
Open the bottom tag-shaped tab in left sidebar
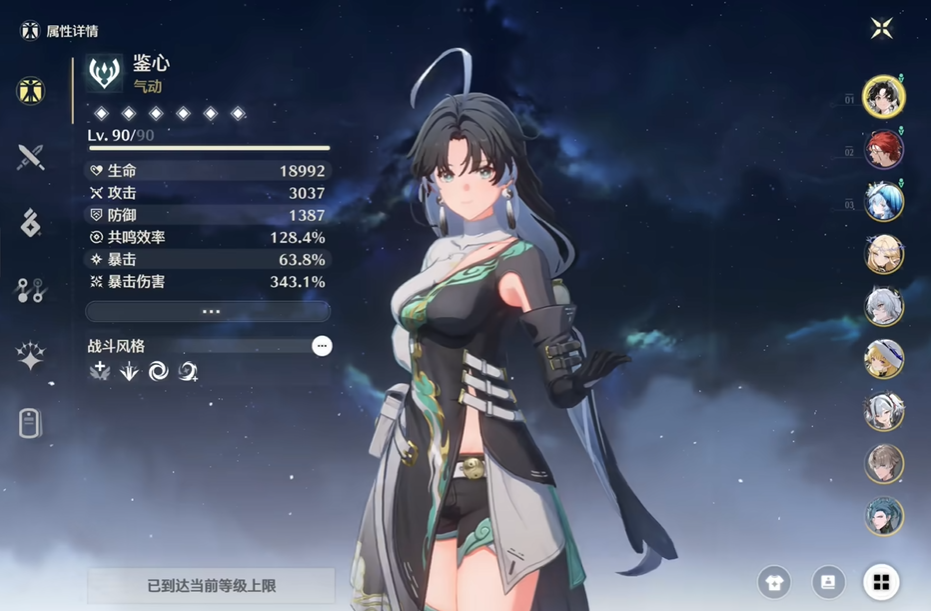point(31,423)
